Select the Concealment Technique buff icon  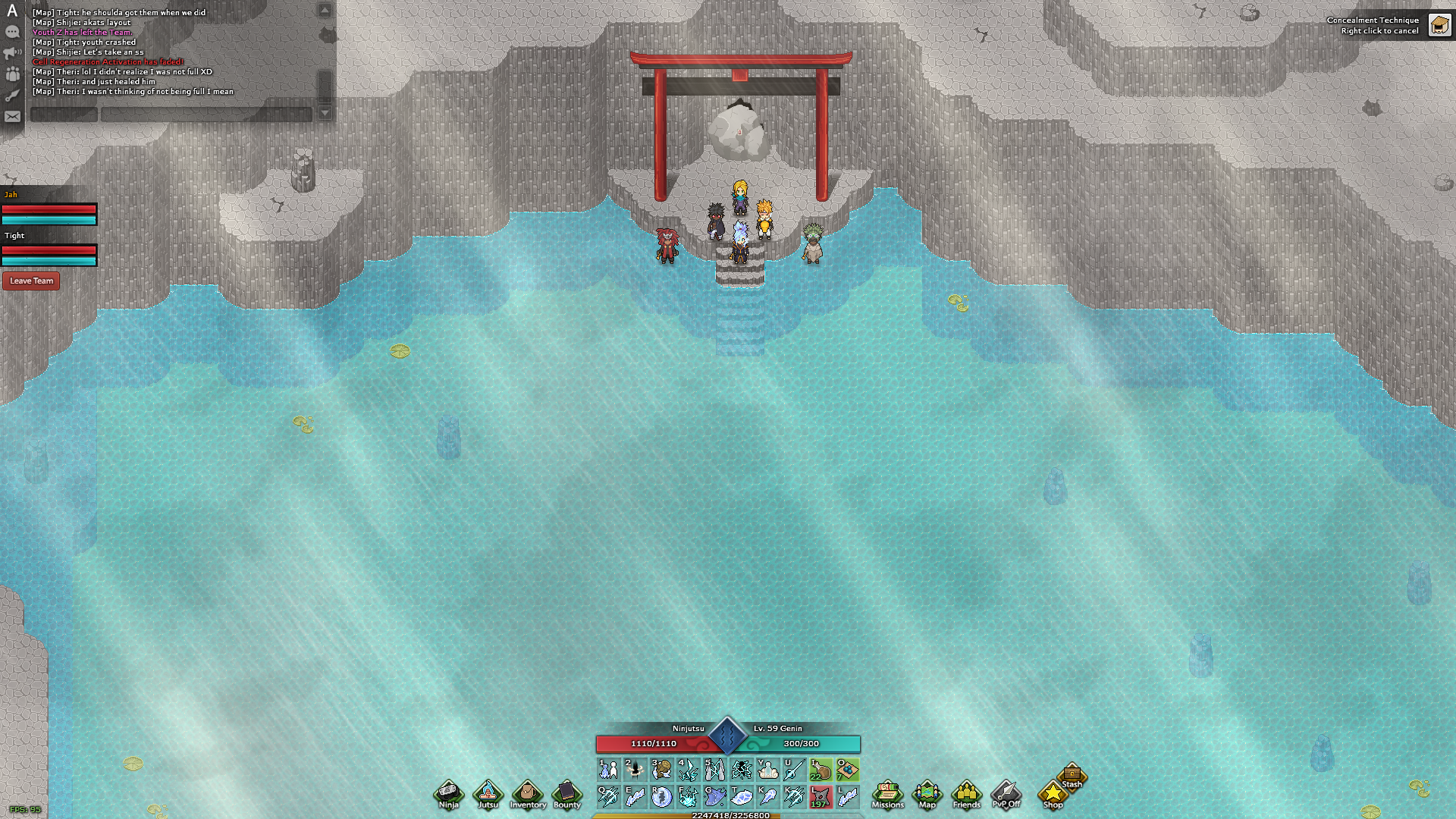1439,25
